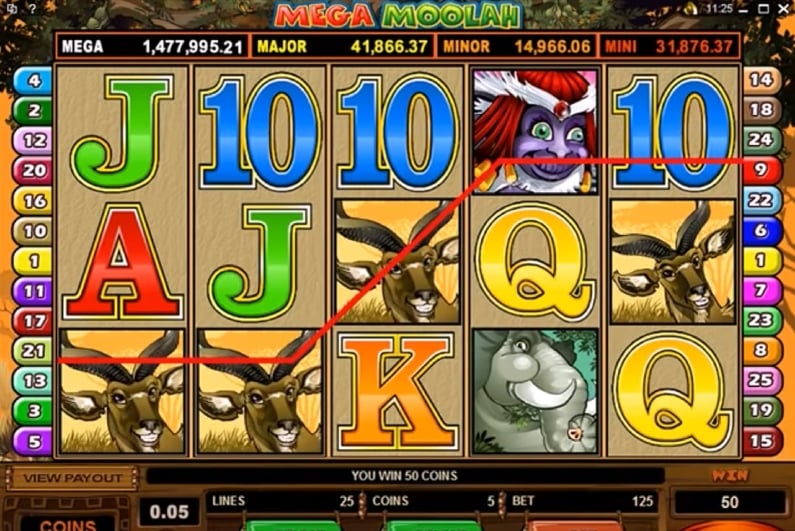Choose payline number 12
795x531 pixels.
34,141
